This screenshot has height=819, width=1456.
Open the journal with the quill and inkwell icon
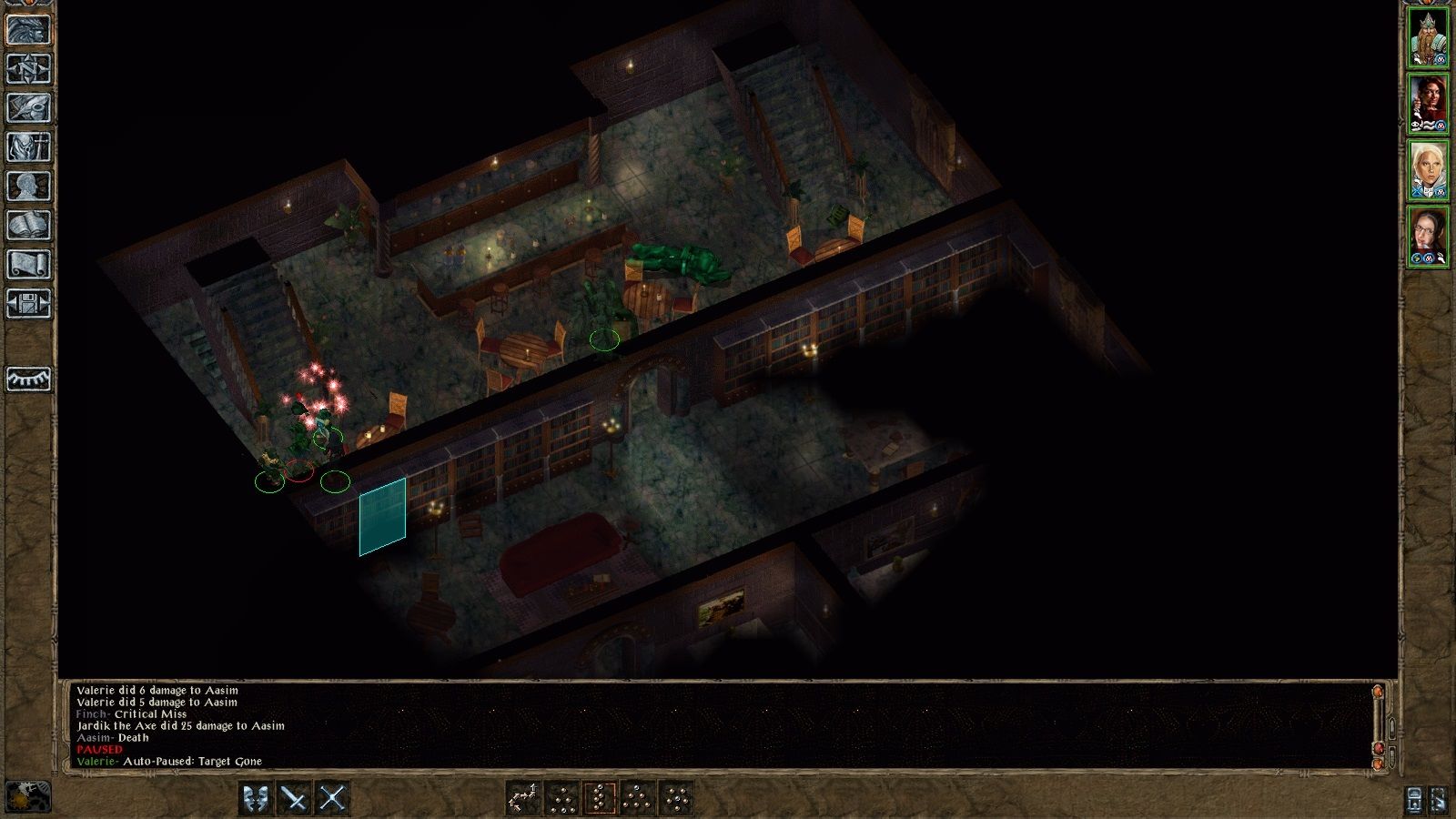click(x=27, y=105)
